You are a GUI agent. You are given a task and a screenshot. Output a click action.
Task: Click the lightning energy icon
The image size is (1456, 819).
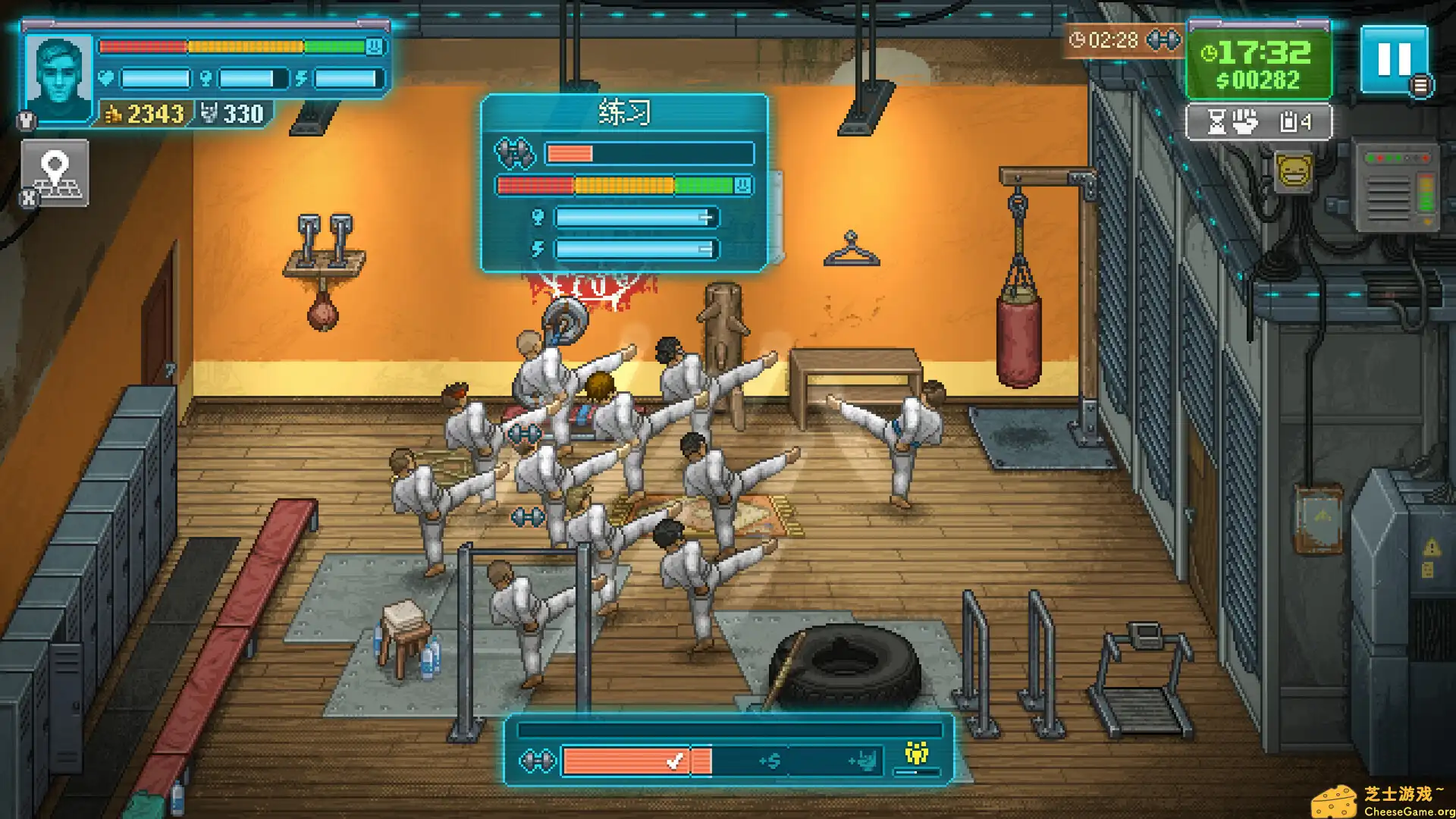click(301, 77)
